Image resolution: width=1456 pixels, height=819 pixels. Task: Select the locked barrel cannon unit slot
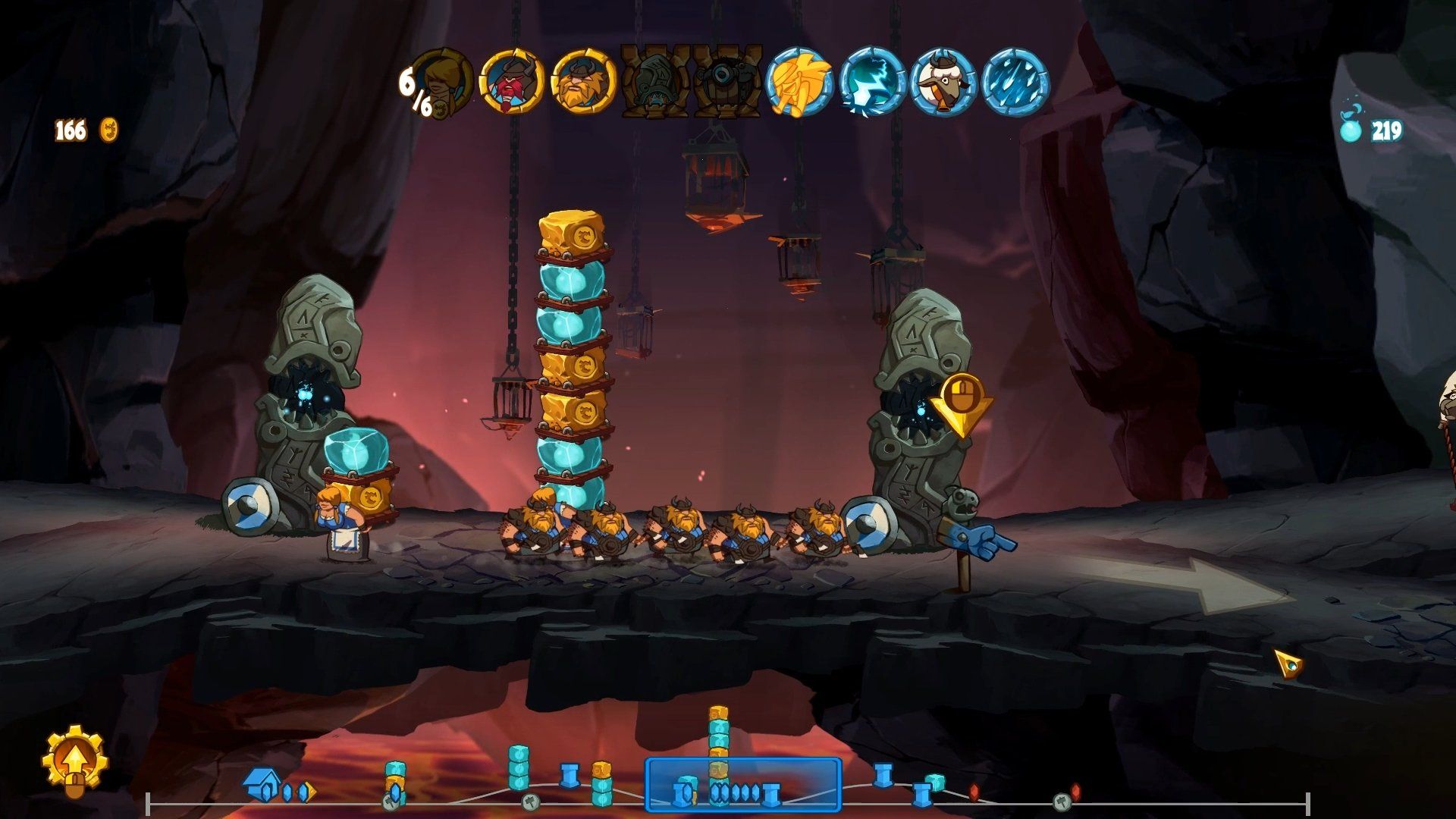727,81
